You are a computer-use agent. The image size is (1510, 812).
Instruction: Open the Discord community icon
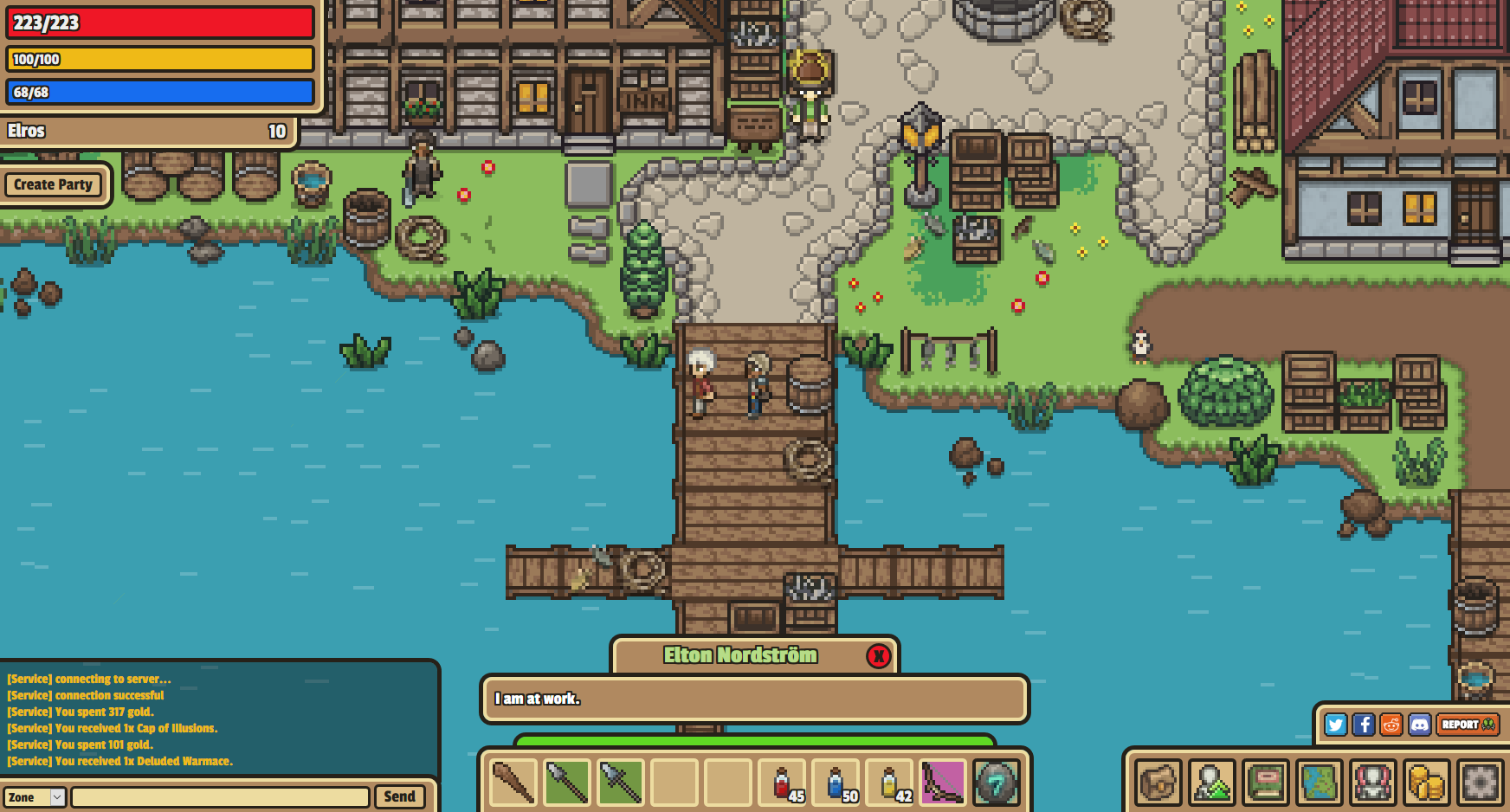[x=1420, y=725]
